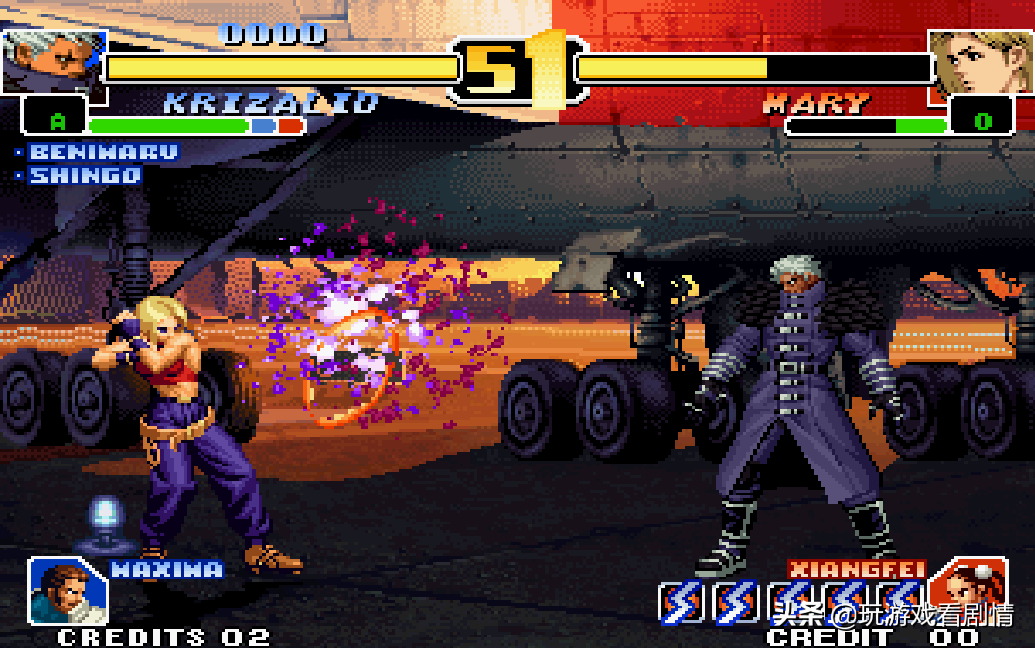Click the Krizalid player portrait

(x=53, y=60)
